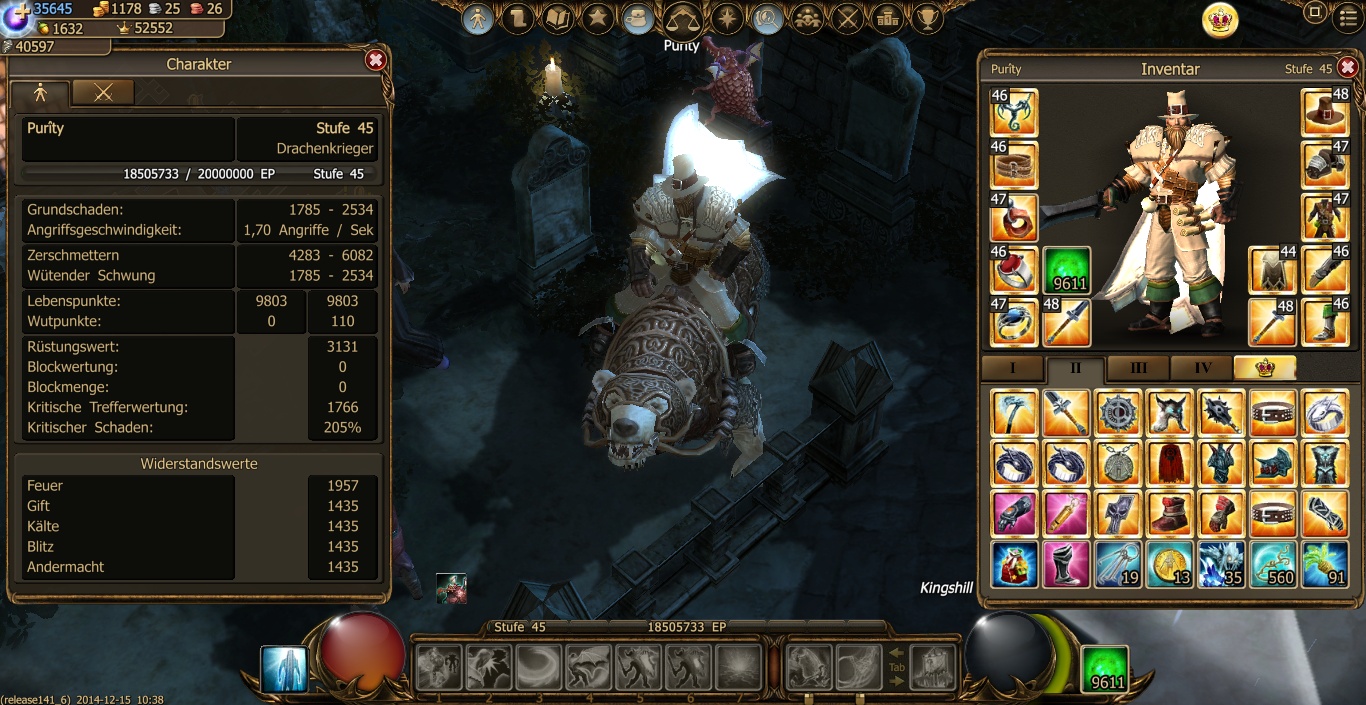
Task: Open the trophy achievements icon
Action: (928, 18)
